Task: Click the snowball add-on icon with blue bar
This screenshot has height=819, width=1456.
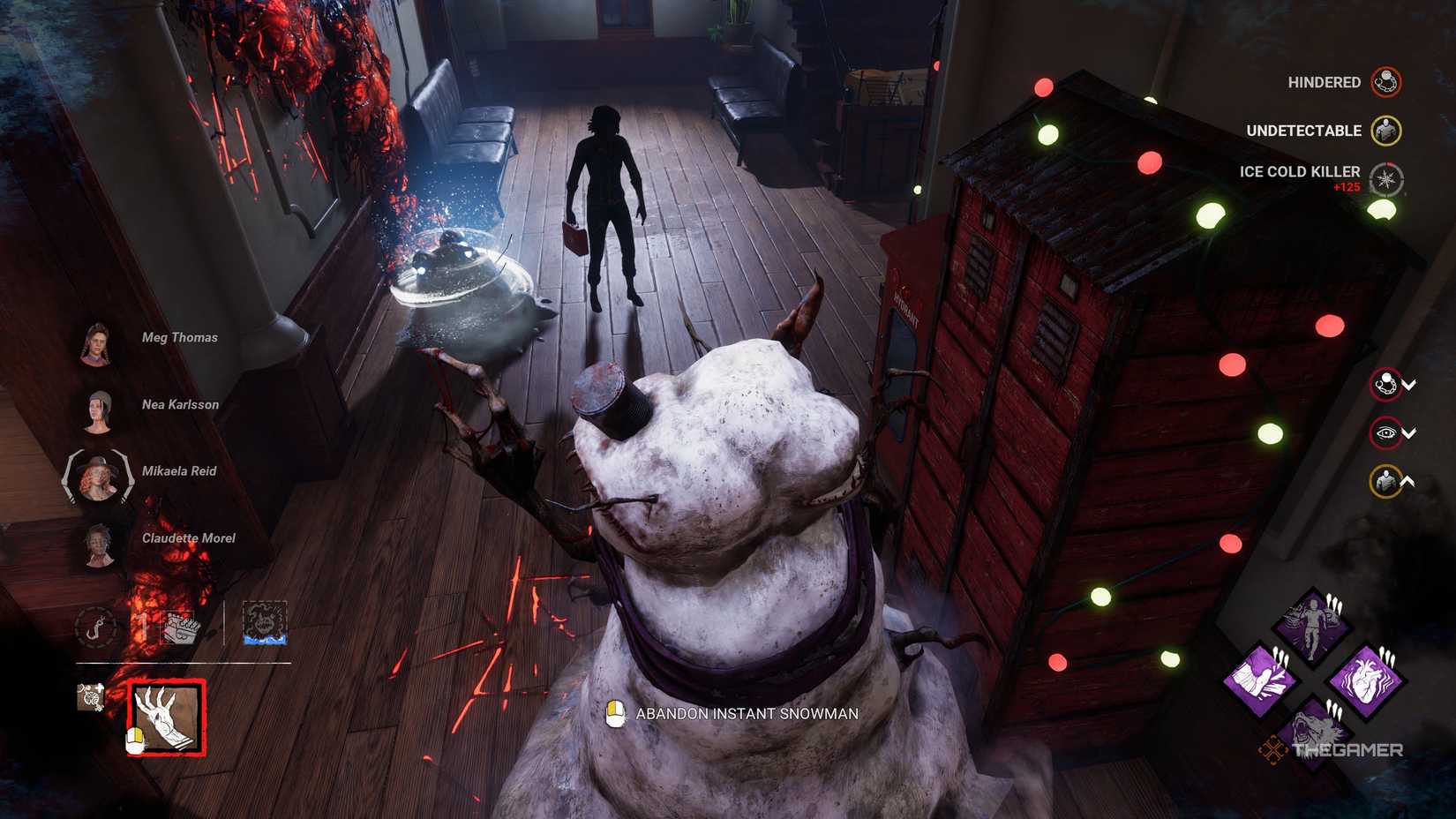Action: pyautogui.click(x=265, y=623)
